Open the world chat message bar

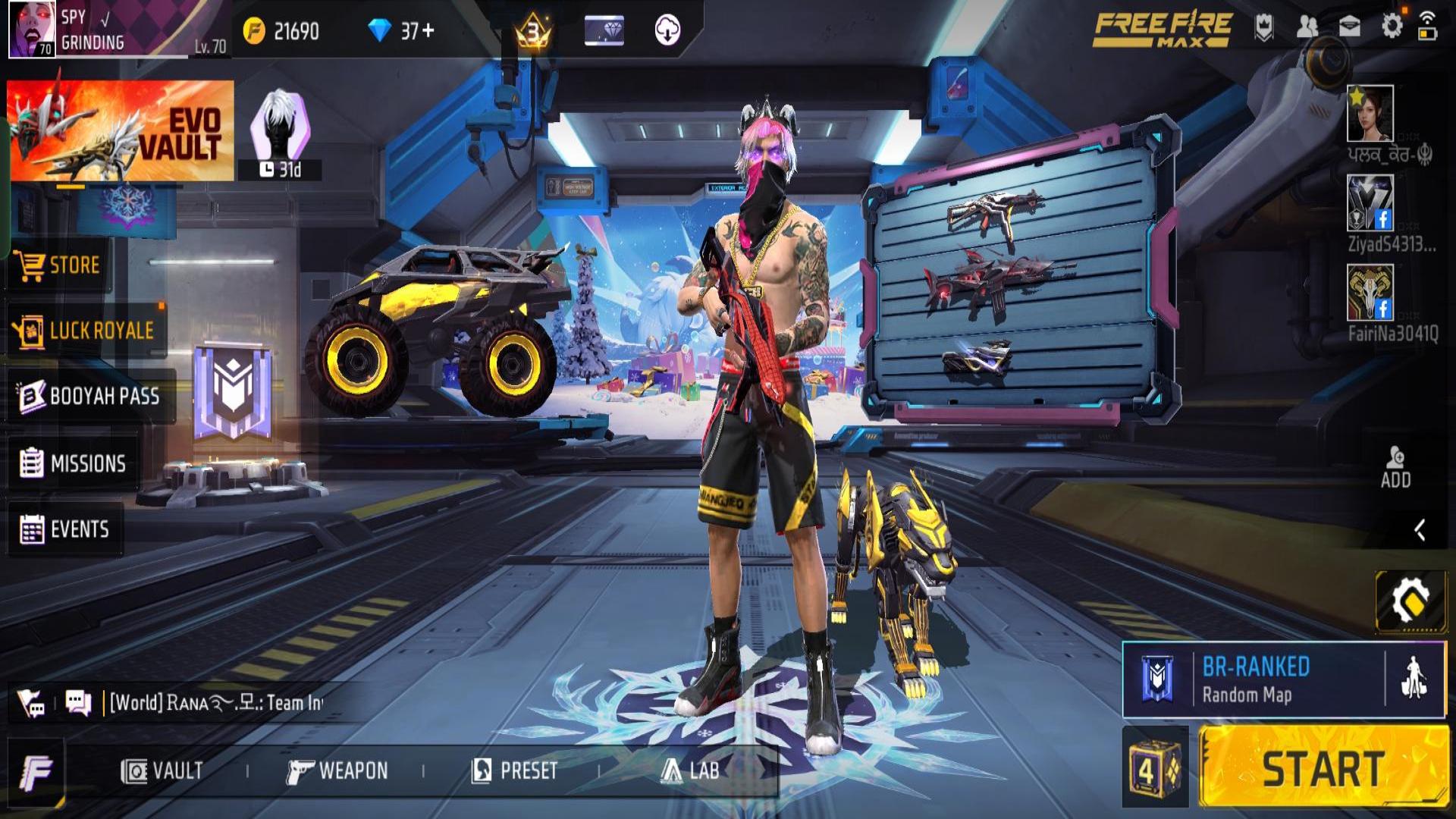pyautogui.click(x=216, y=703)
